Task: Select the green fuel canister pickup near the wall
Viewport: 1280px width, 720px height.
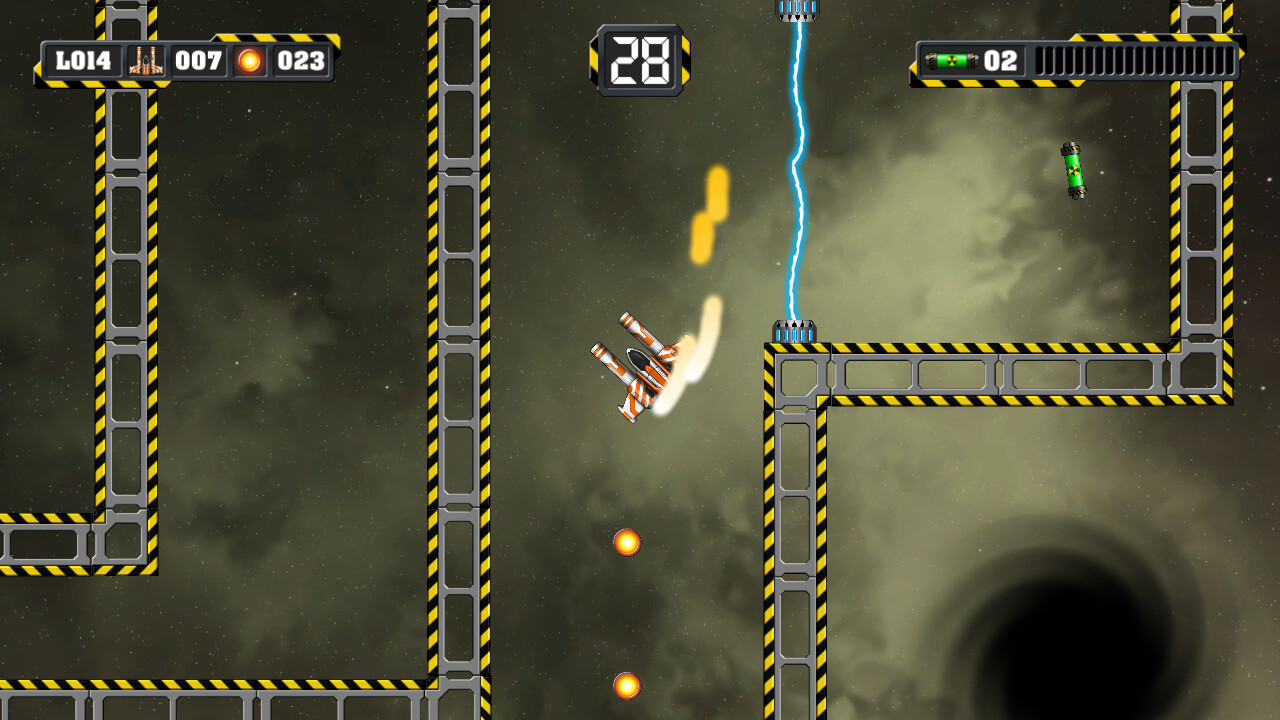Action: point(1076,172)
